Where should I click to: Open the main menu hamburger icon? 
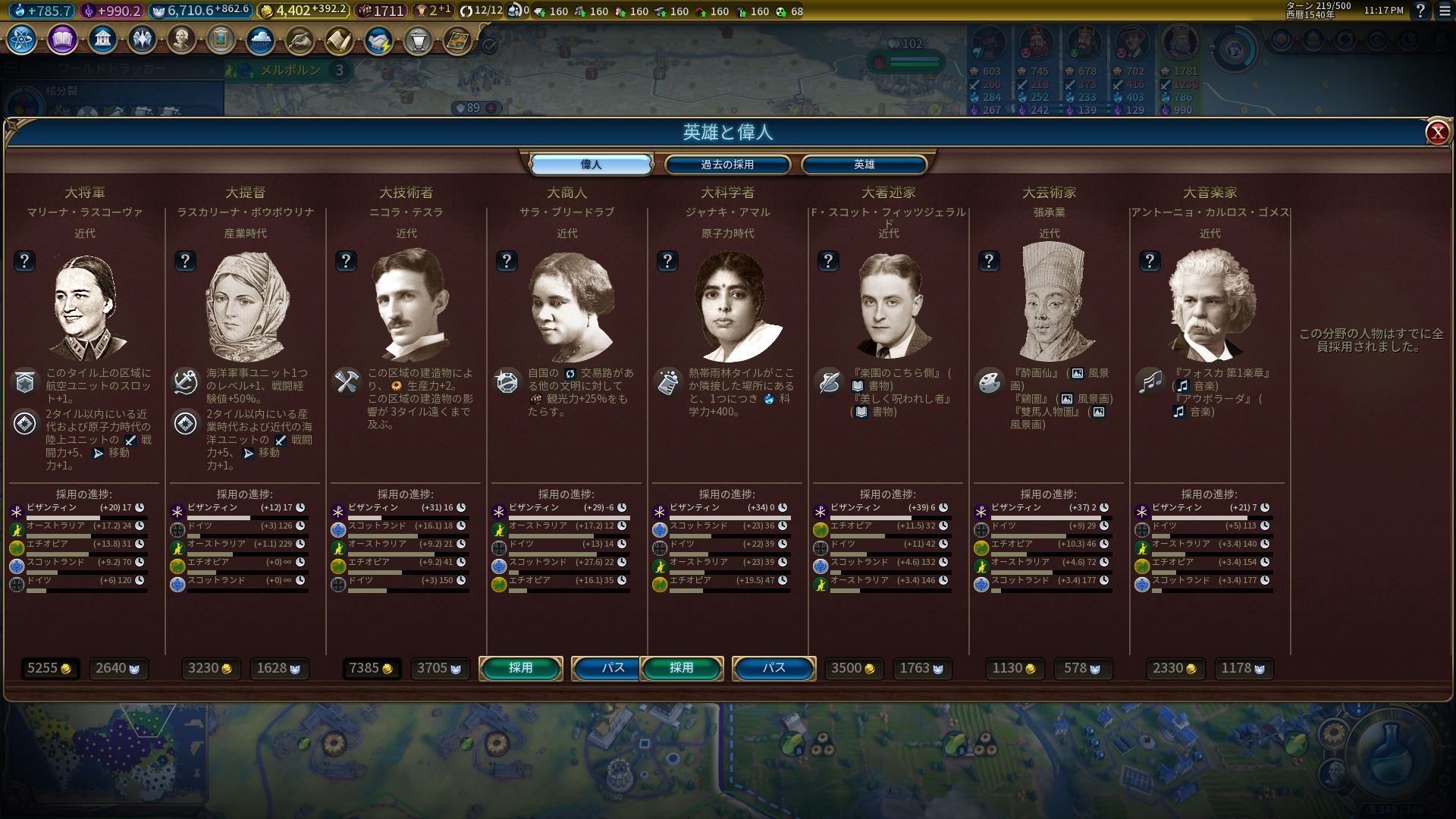click(1444, 11)
